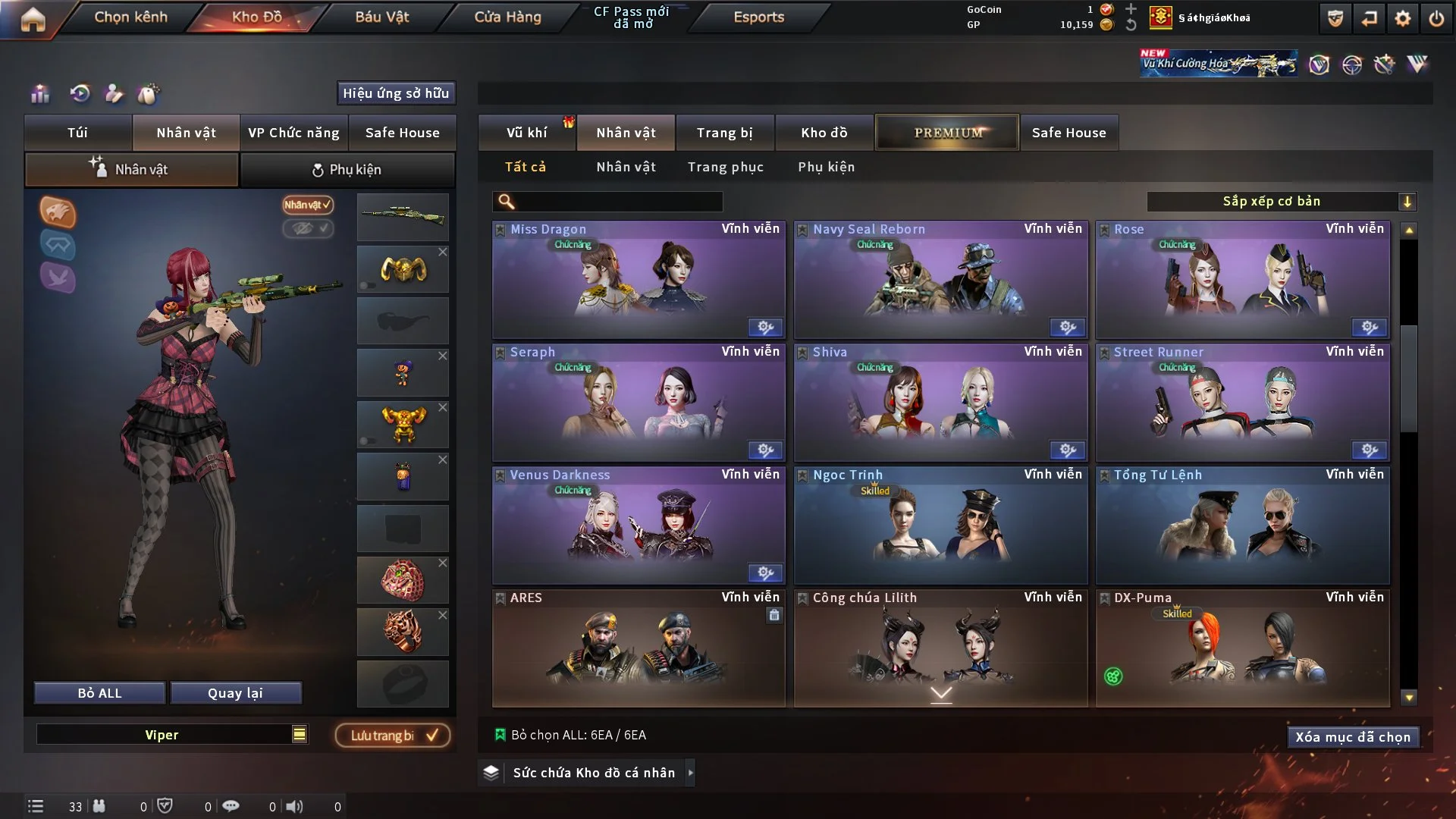Click the binoculars spectator icon in status bar
1456x819 pixels.
pyautogui.click(x=99, y=806)
